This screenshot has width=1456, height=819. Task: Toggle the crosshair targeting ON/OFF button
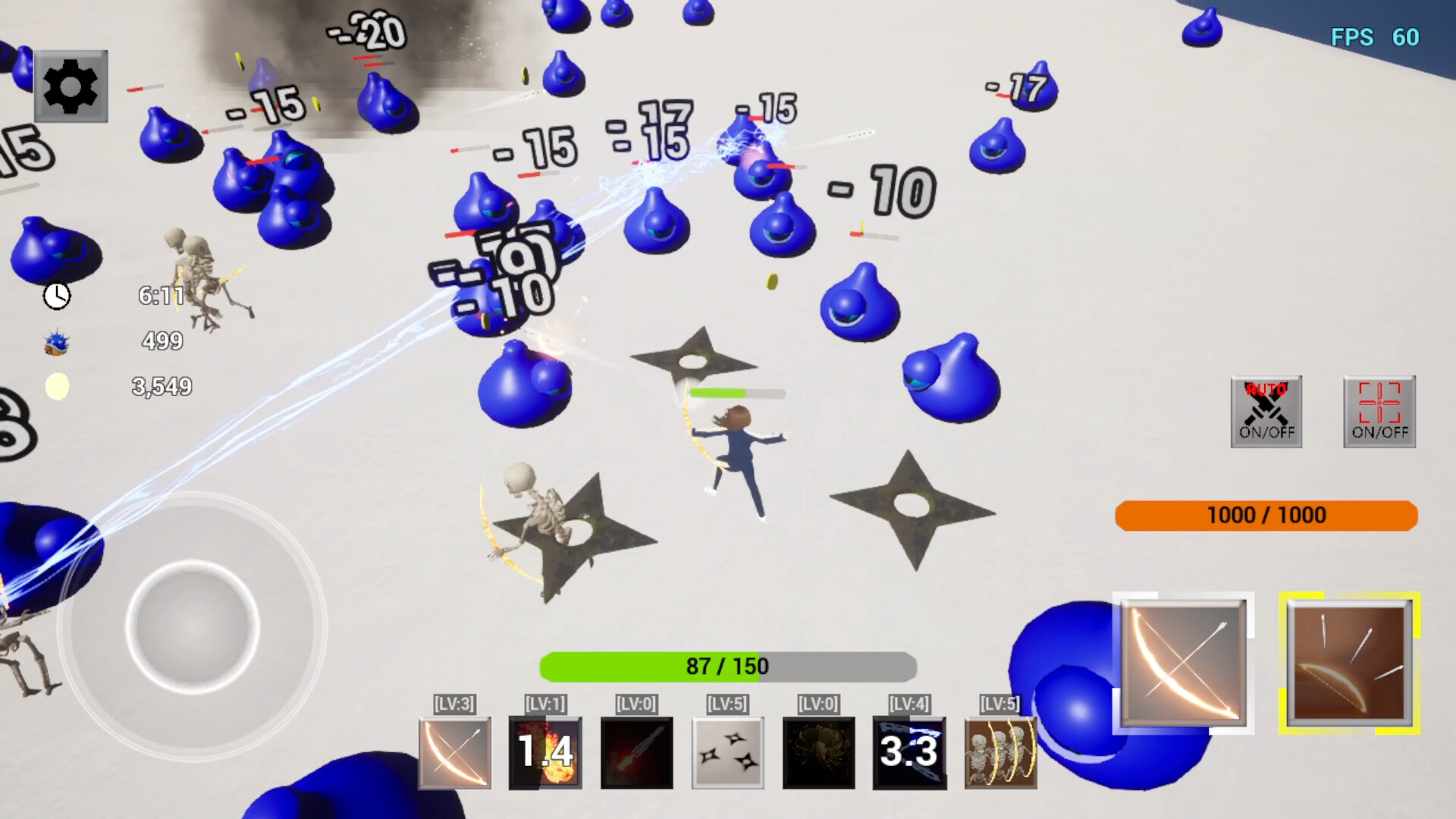pyautogui.click(x=1379, y=412)
